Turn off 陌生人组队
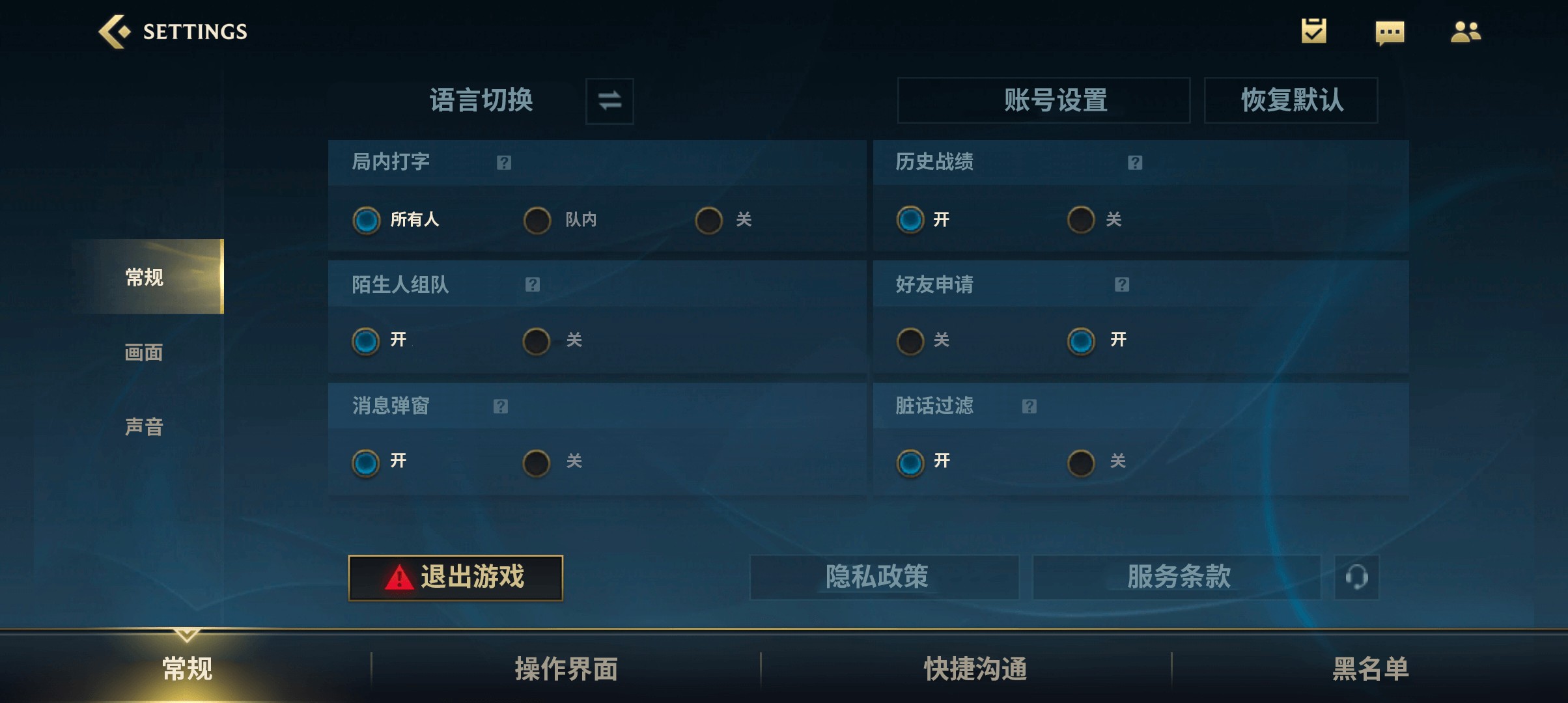The width and height of the screenshot is (1568, 703). click(x=537, y=340)
